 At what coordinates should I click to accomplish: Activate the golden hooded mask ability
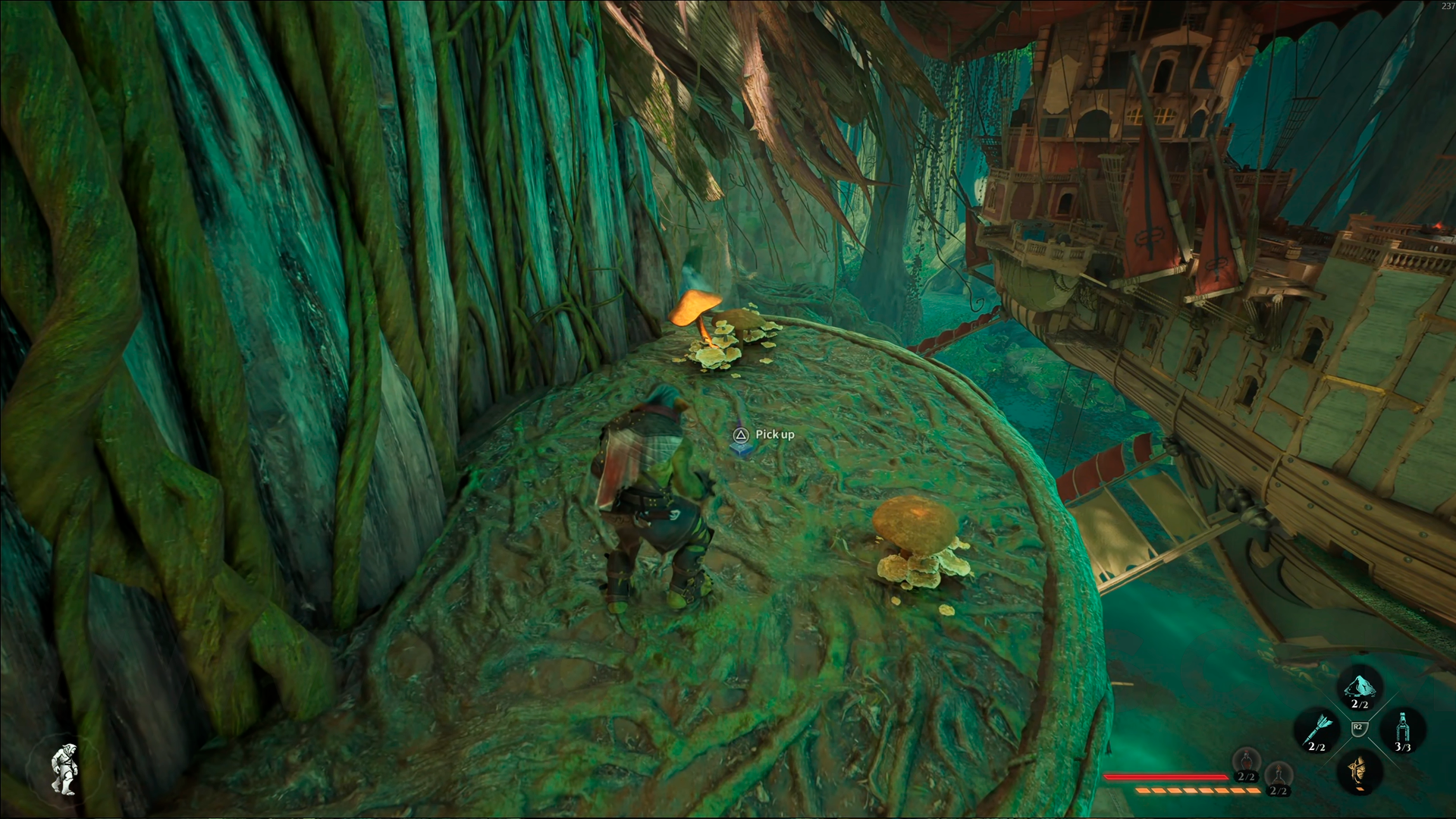coord(1360,771)
